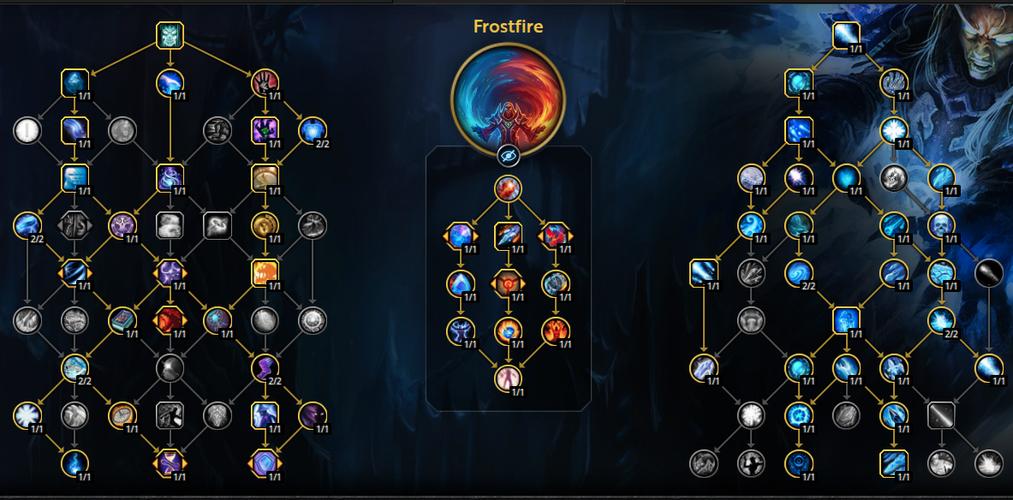Activate the orange fiery square talent in the class tree
The width and height of the screenshot is (1013, 500).
(264, 271)
